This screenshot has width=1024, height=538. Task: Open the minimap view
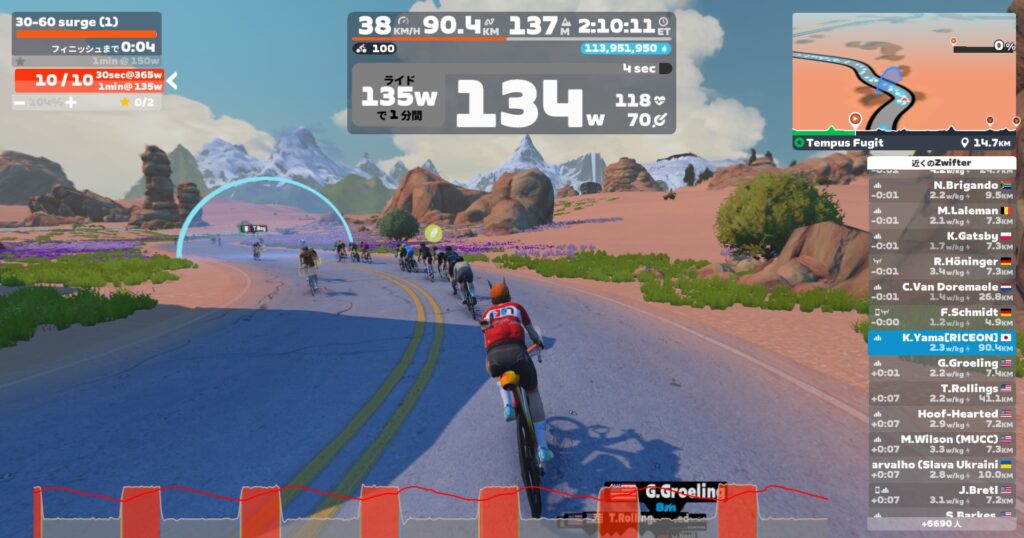click(x=903, y=72)
